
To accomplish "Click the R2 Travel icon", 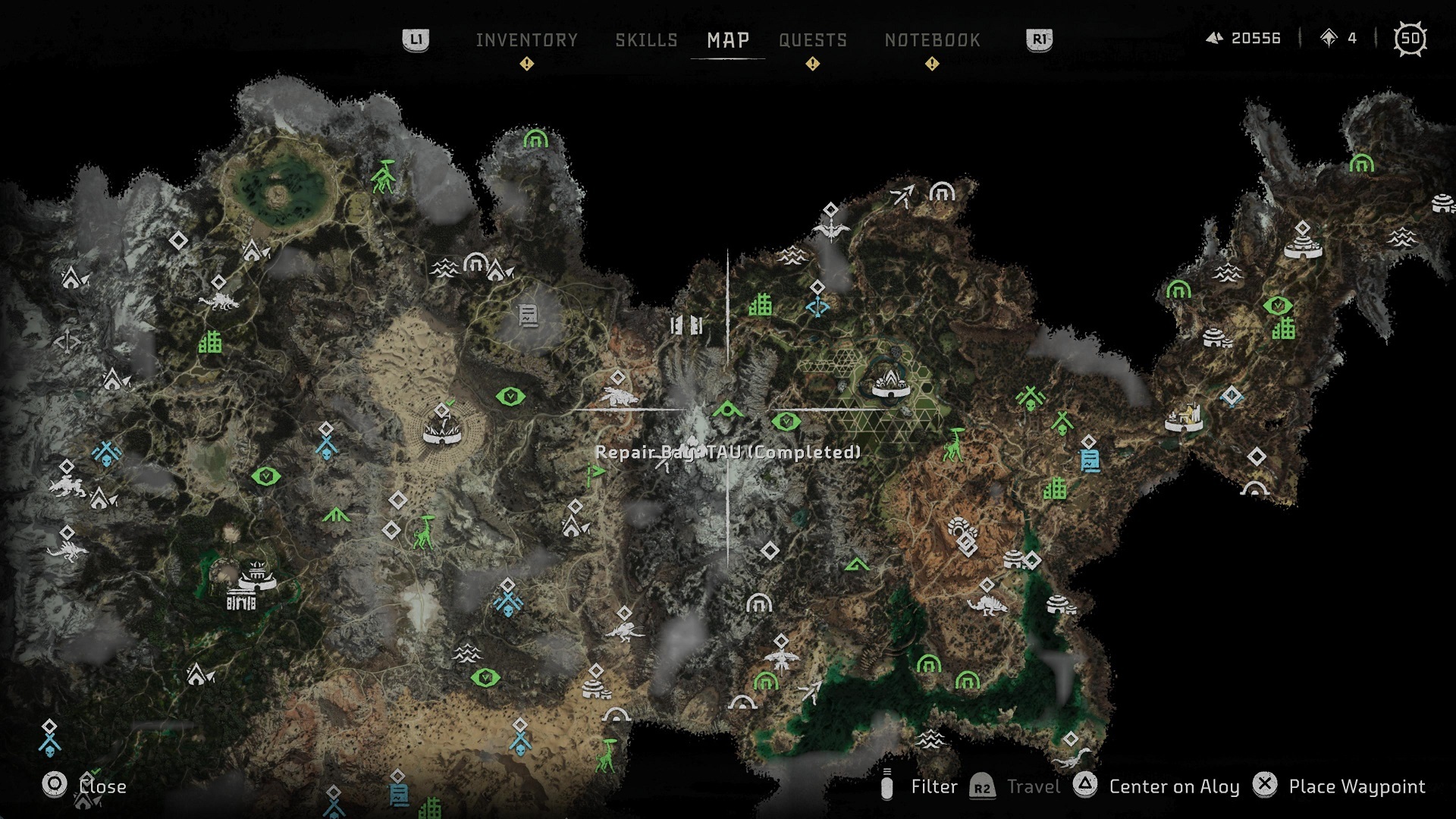I will coord(981,787).
